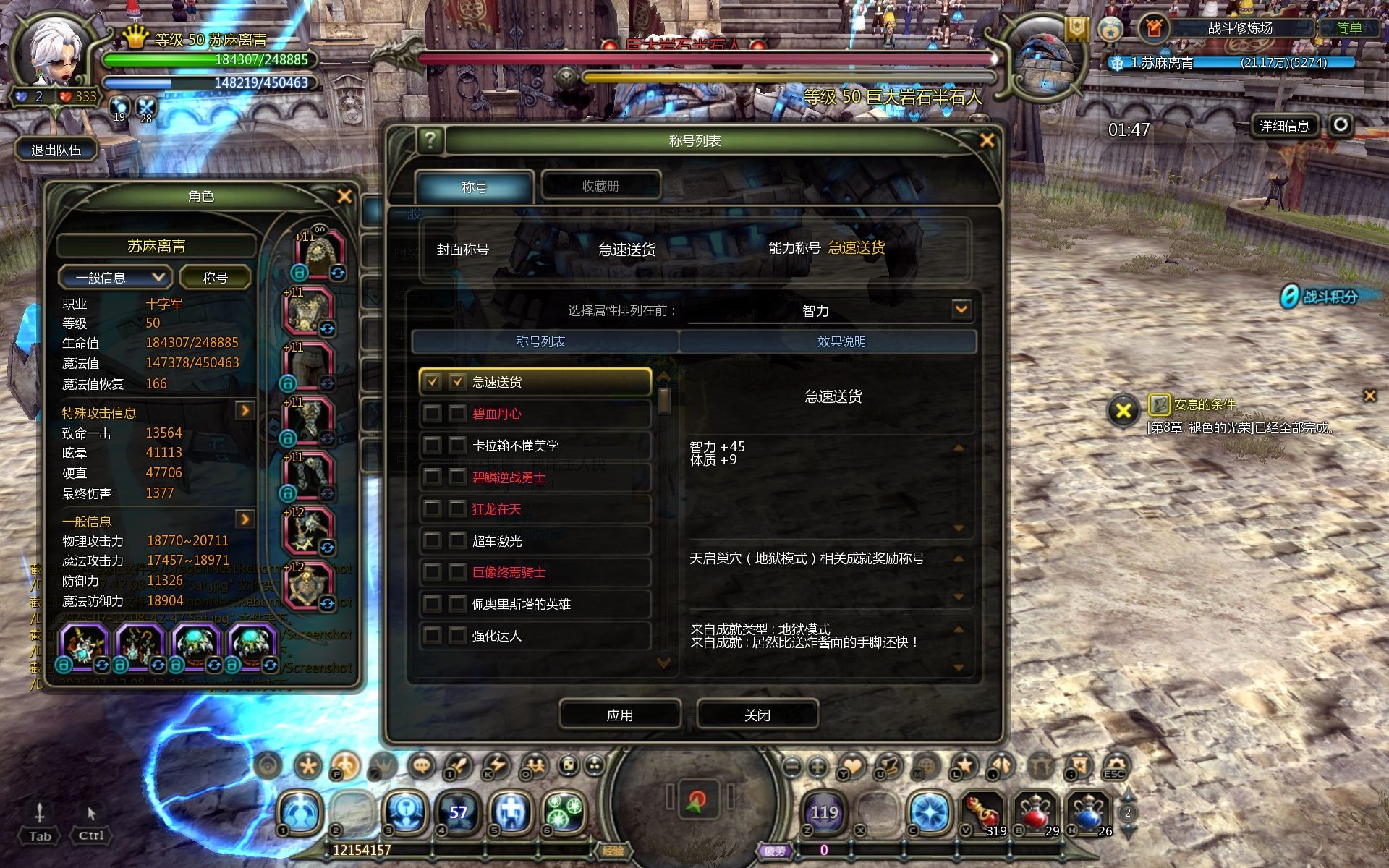This screenshot has height=868, width=1389.
Task: Open 详细信息 details button
Action: click(x=1284, y=126)
